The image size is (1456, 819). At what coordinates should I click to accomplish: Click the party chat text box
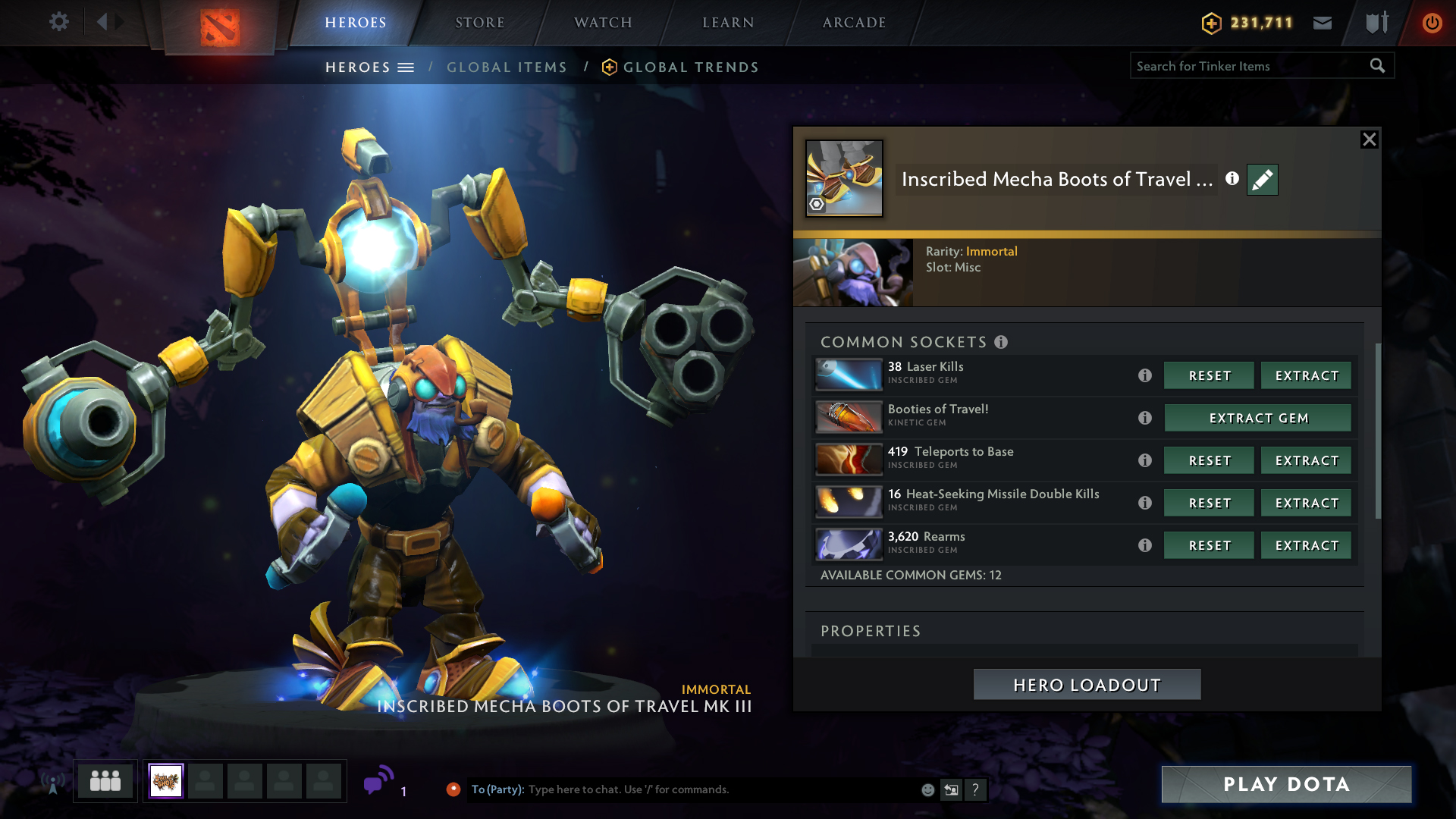click(x=720, y=789)
